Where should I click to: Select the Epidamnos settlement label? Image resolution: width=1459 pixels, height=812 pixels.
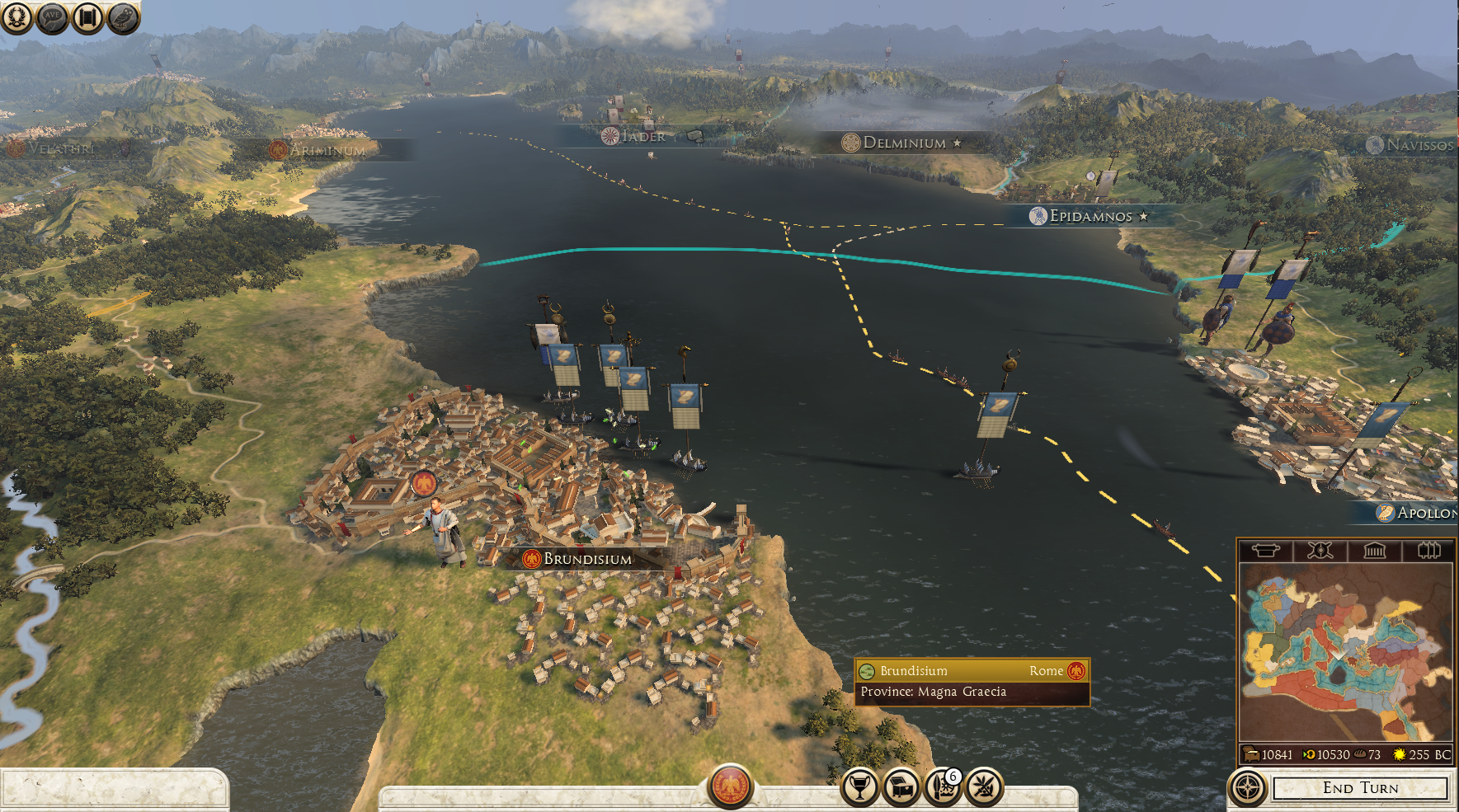1090,216
